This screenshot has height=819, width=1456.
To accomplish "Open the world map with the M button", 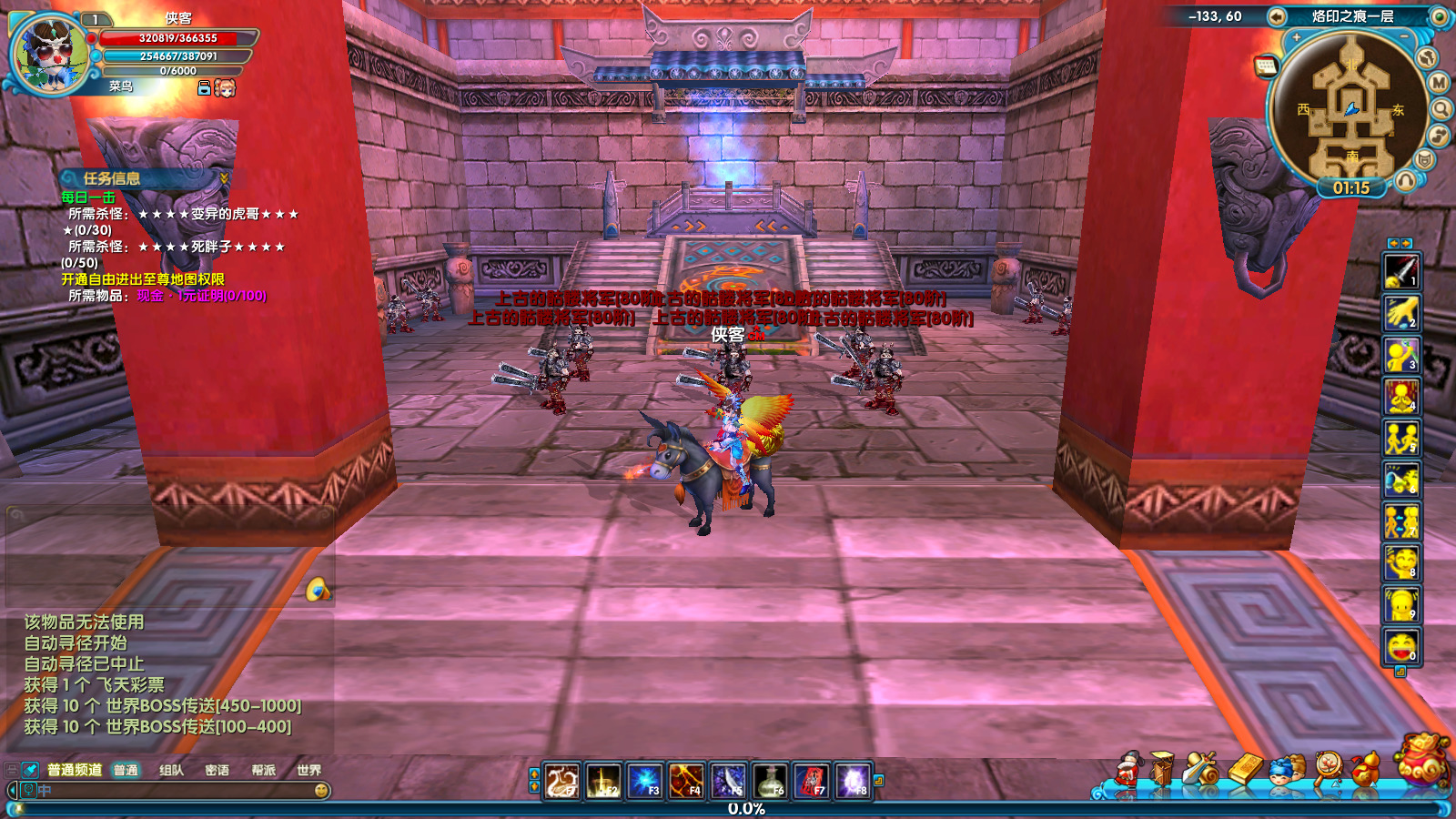I will coord(1439,83).
